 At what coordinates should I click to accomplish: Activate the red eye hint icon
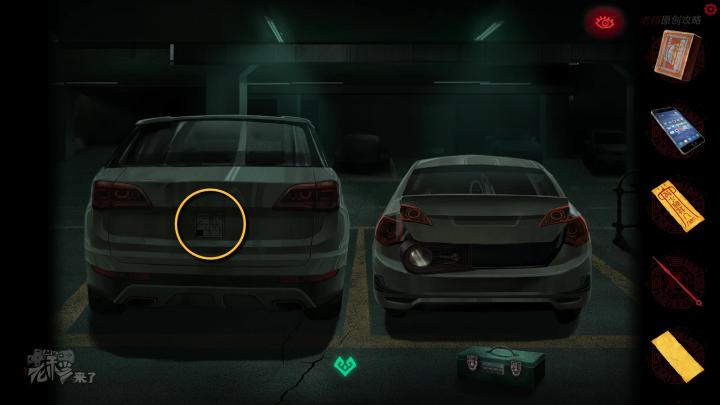point(603,20)
